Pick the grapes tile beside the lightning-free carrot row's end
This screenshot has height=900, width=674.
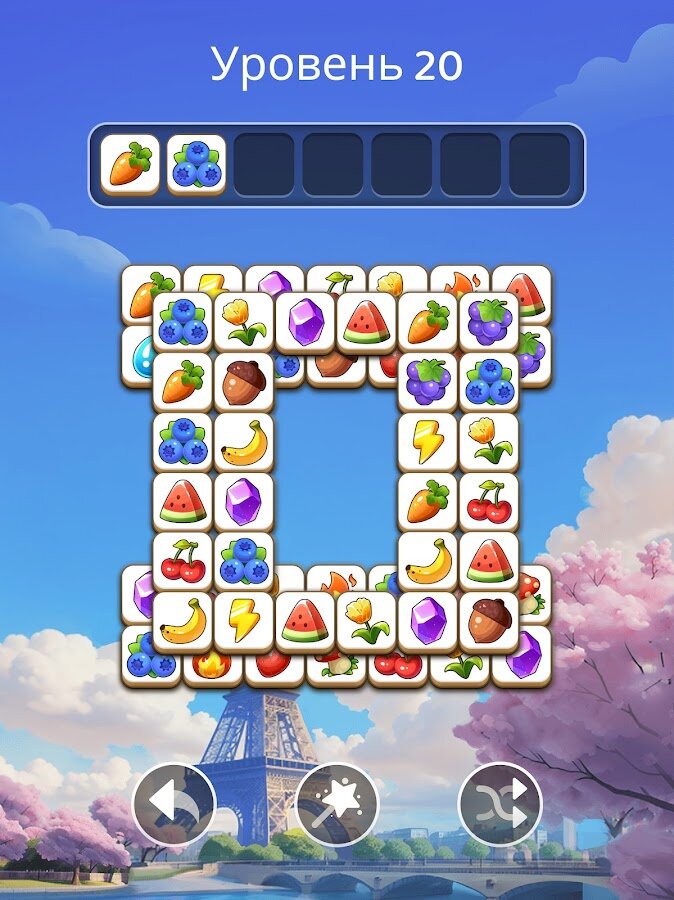coord(489,322)
